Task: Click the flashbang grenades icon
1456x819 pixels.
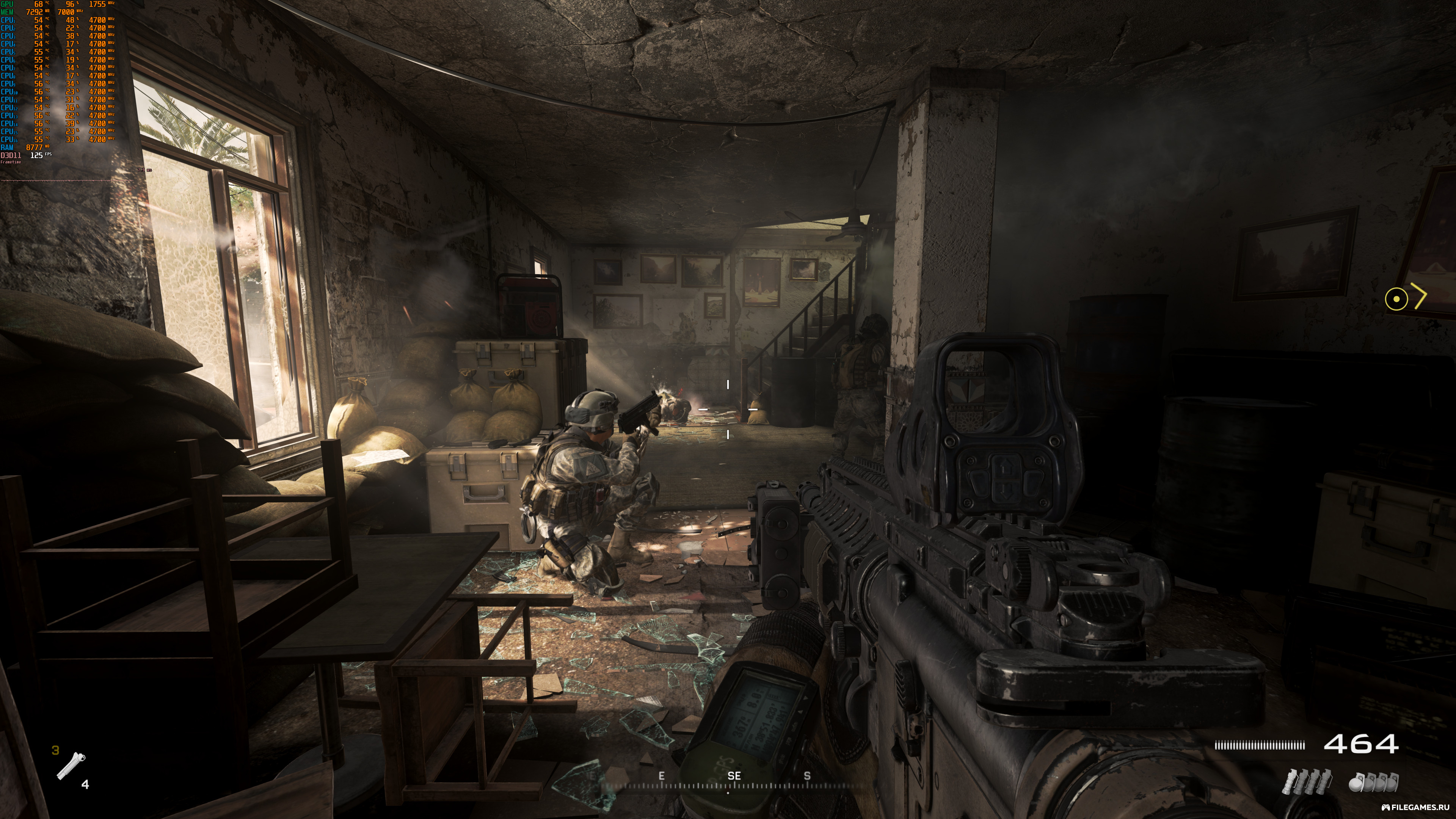Action: click(x=1307, y=782)
